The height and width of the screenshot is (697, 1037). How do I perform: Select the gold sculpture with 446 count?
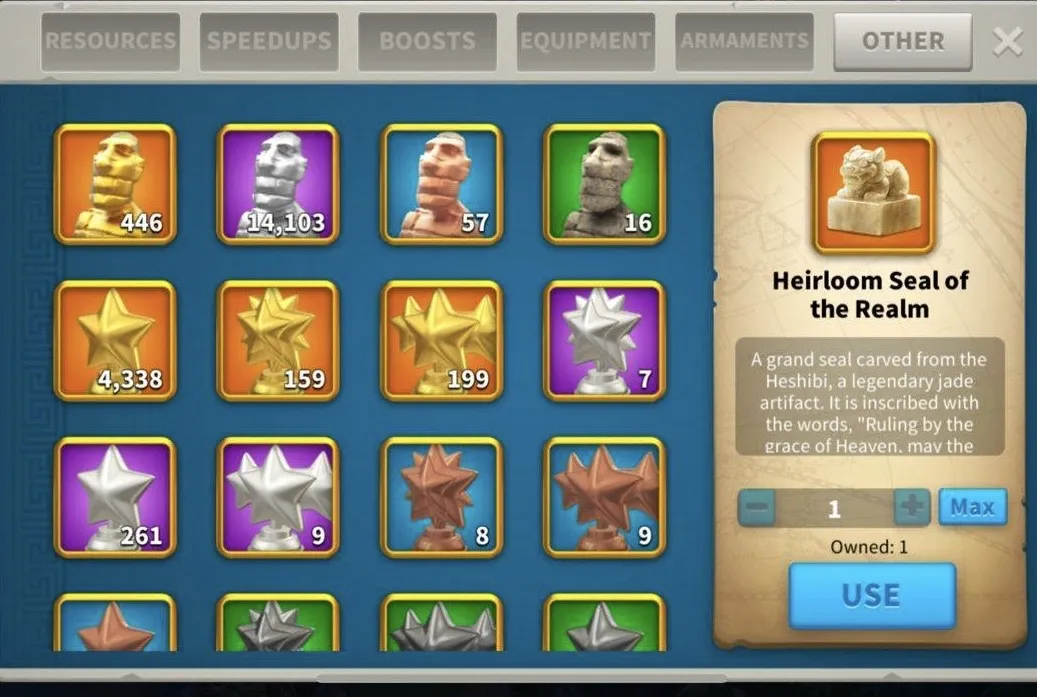coord(114,184)
